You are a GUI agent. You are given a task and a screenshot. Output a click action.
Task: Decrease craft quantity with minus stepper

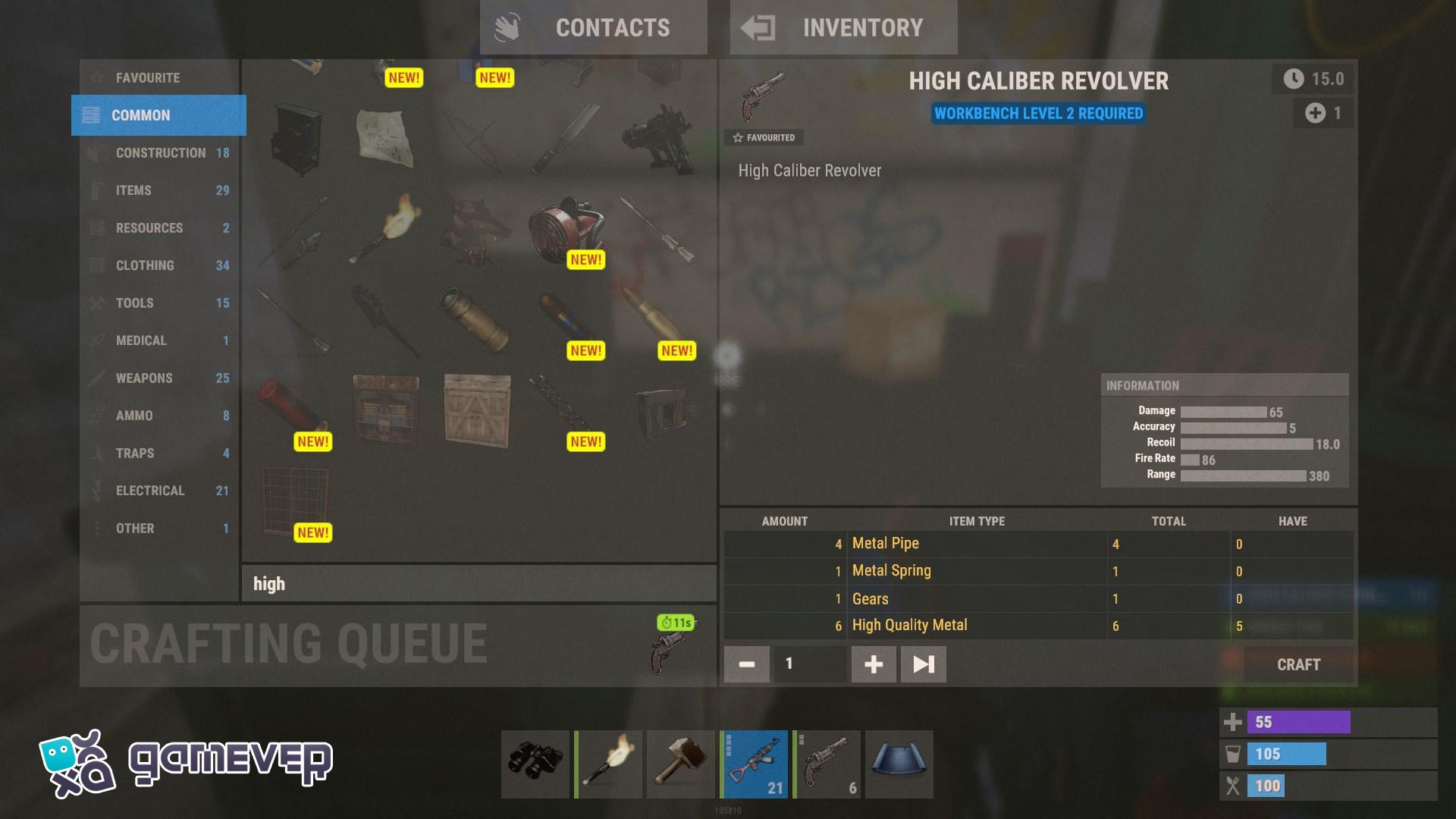pyautogui.click(x=746, y=664)
